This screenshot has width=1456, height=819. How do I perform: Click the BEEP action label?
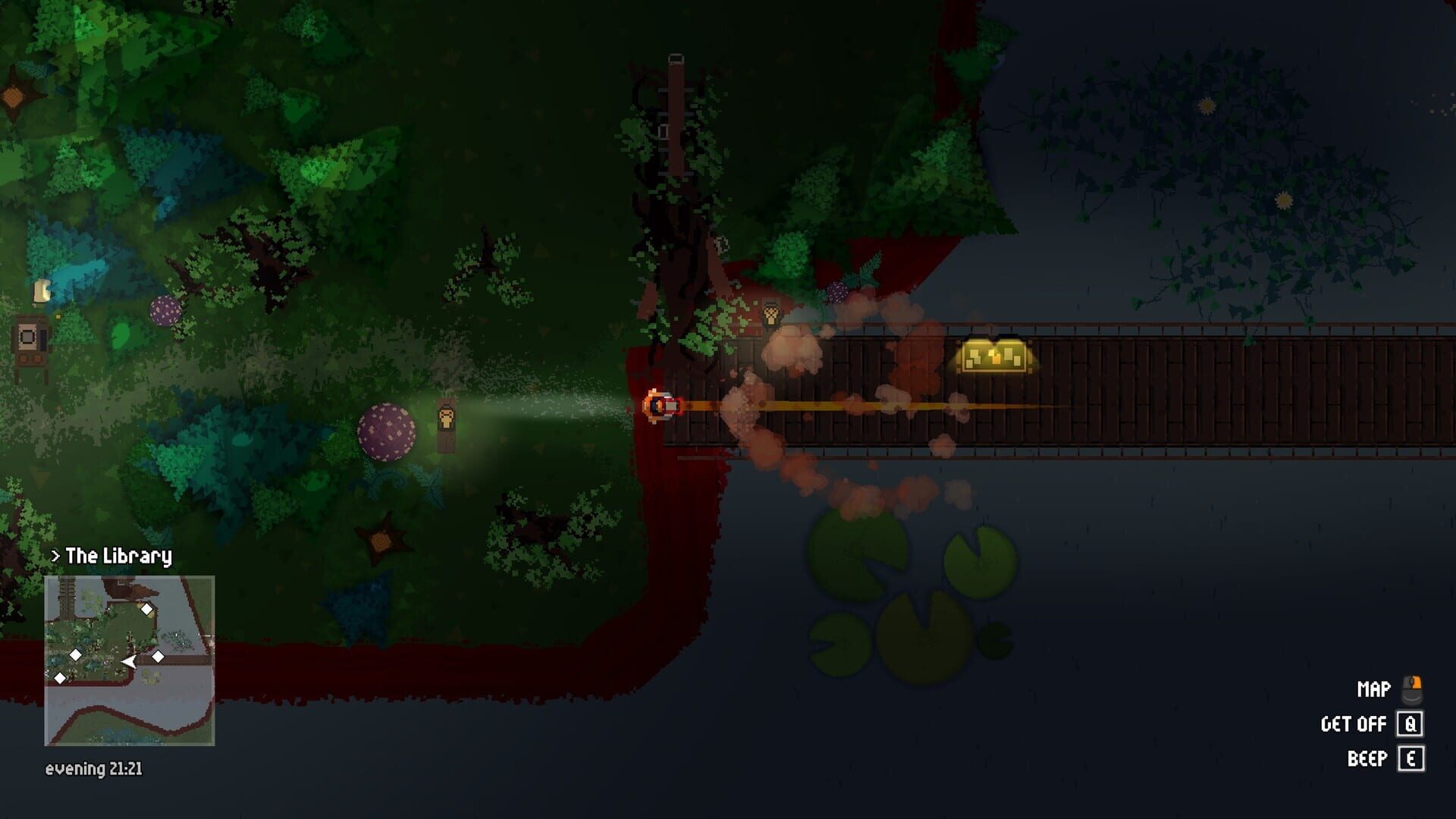[x=1367, y=756]
